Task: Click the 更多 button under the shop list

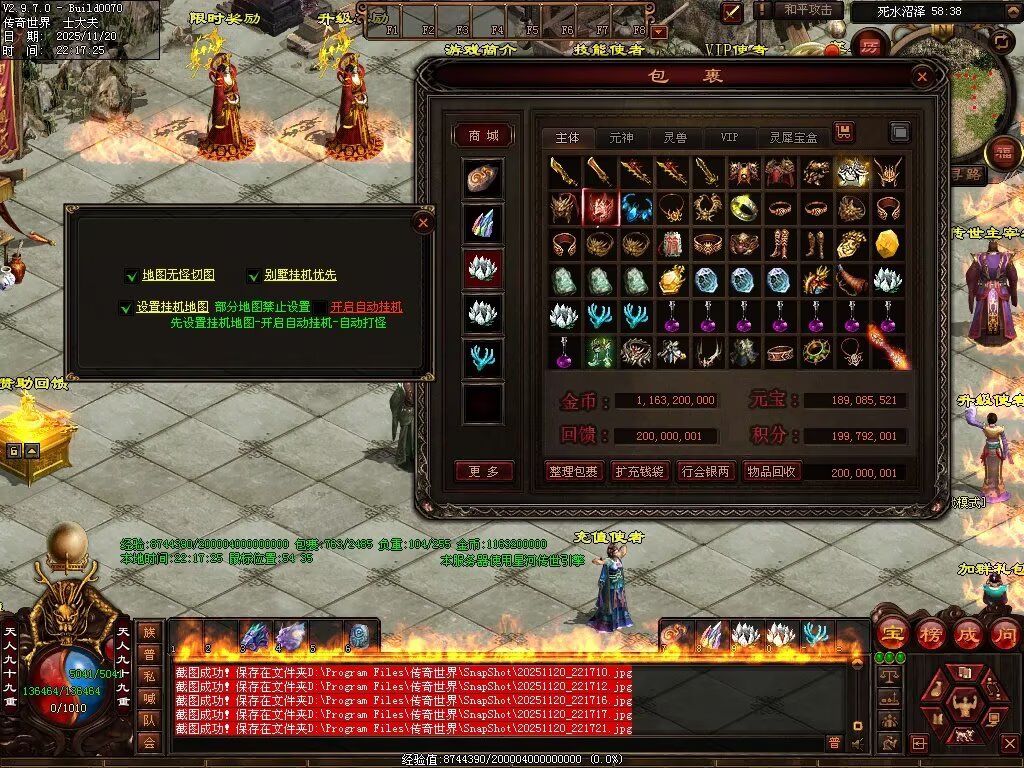Action: click(484, 472)
